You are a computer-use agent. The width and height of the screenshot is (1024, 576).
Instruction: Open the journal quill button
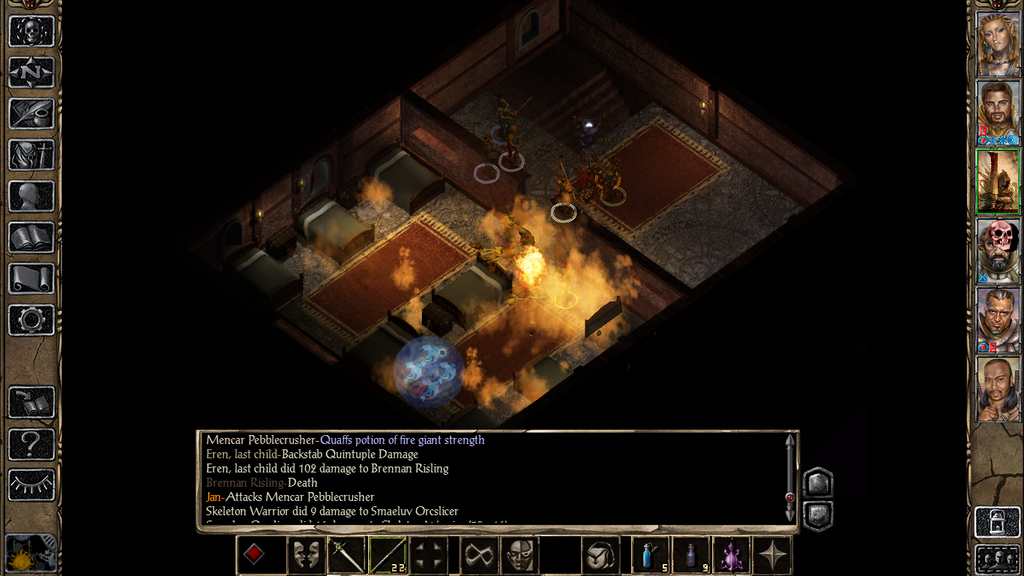tap(31, 113)
